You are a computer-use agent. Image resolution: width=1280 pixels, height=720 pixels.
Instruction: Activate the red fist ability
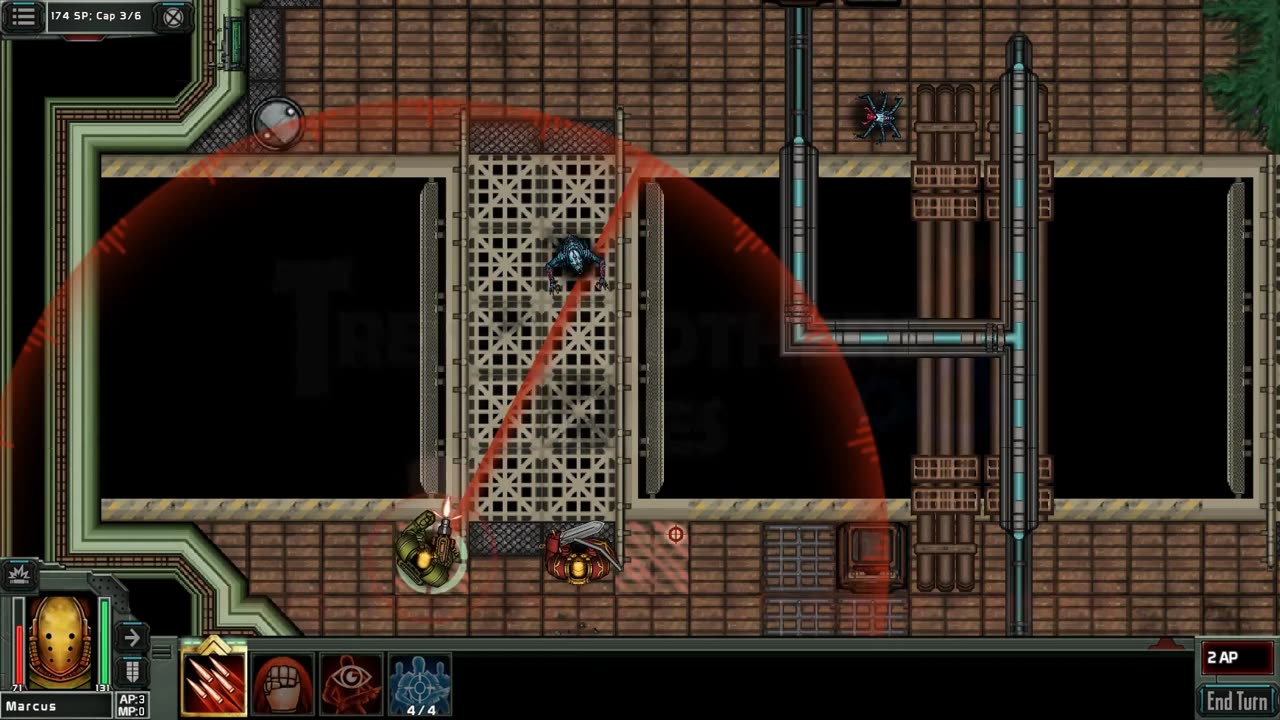coord(283,684)
